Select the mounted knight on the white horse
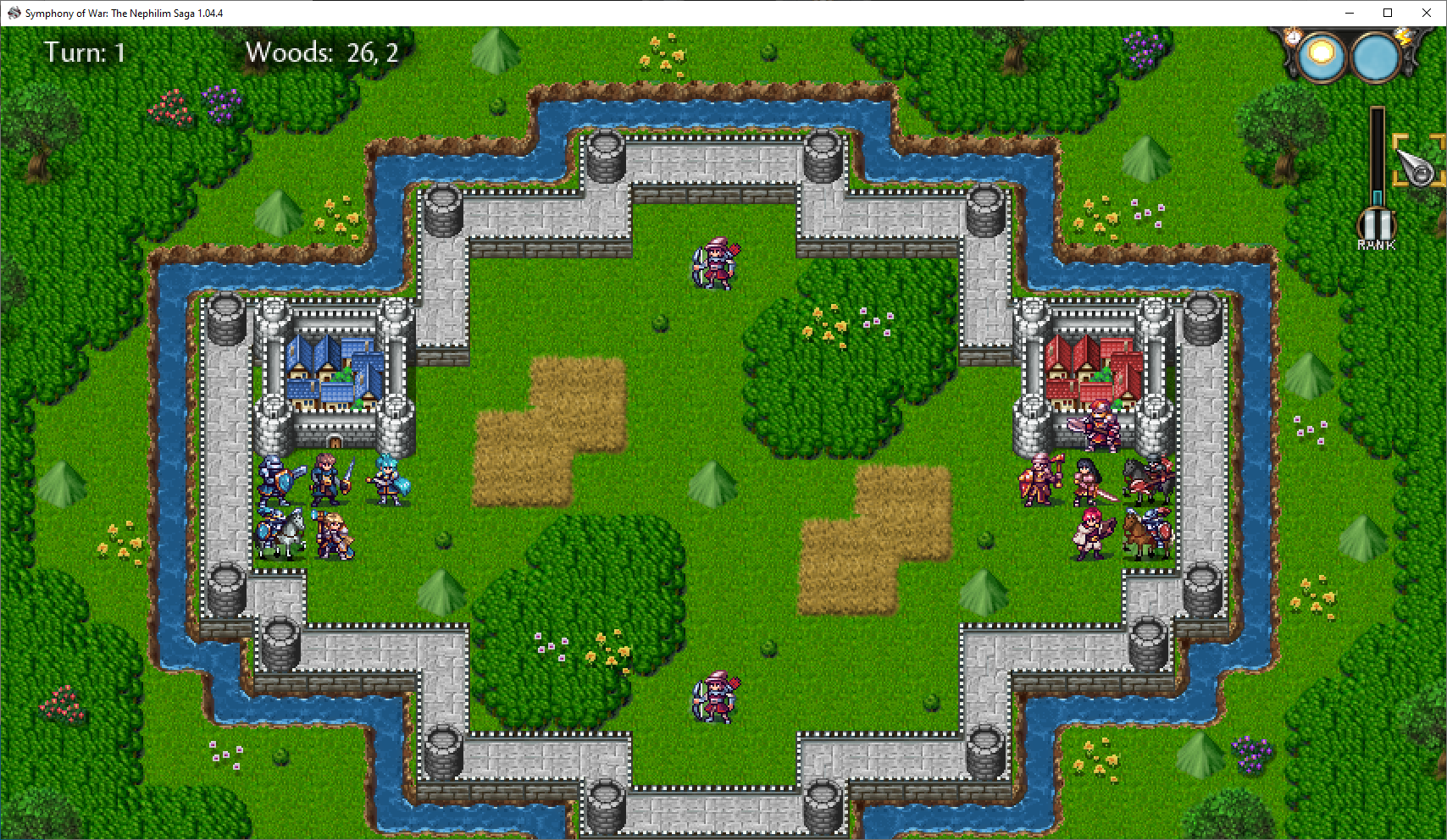 click(281, 529)
